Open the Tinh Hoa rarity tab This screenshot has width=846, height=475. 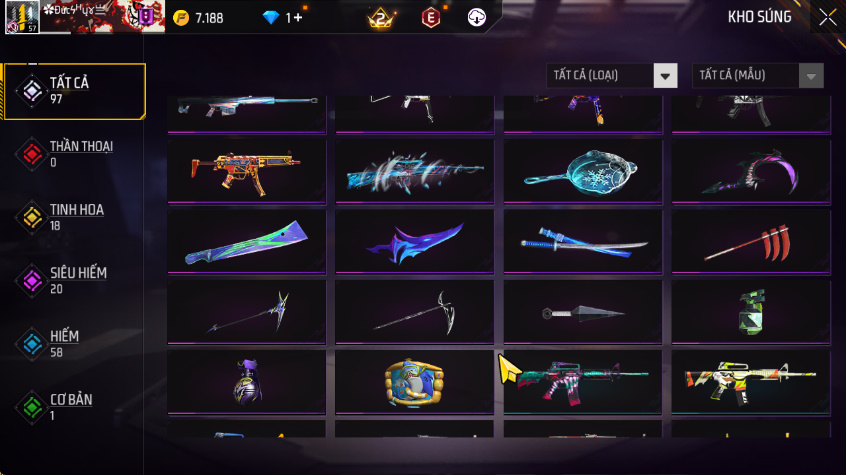[73, 217]
